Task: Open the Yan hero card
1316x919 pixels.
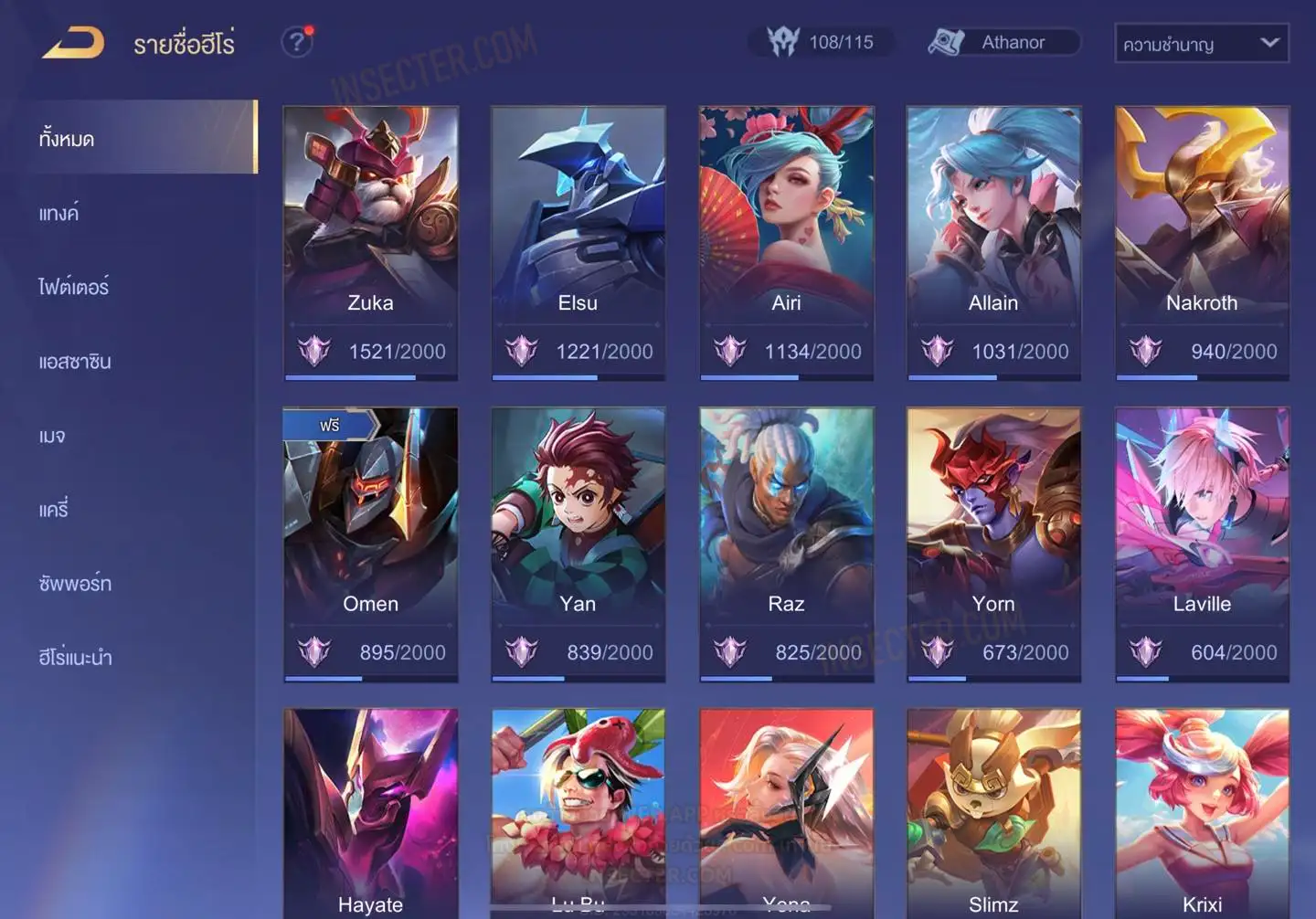Action: pyautogui.click(x=578, y=544)
